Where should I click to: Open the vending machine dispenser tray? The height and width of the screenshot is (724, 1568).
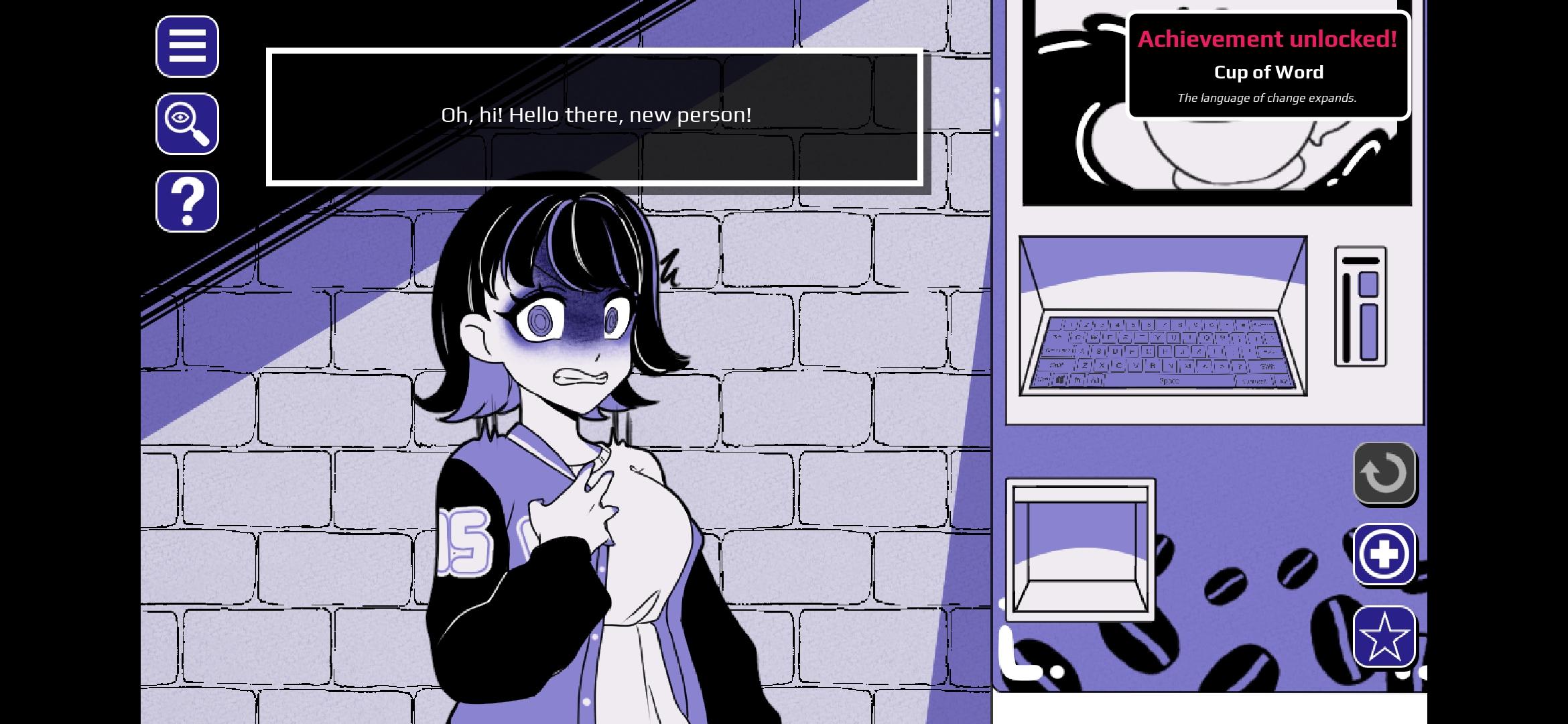[x=1080, y=550]
